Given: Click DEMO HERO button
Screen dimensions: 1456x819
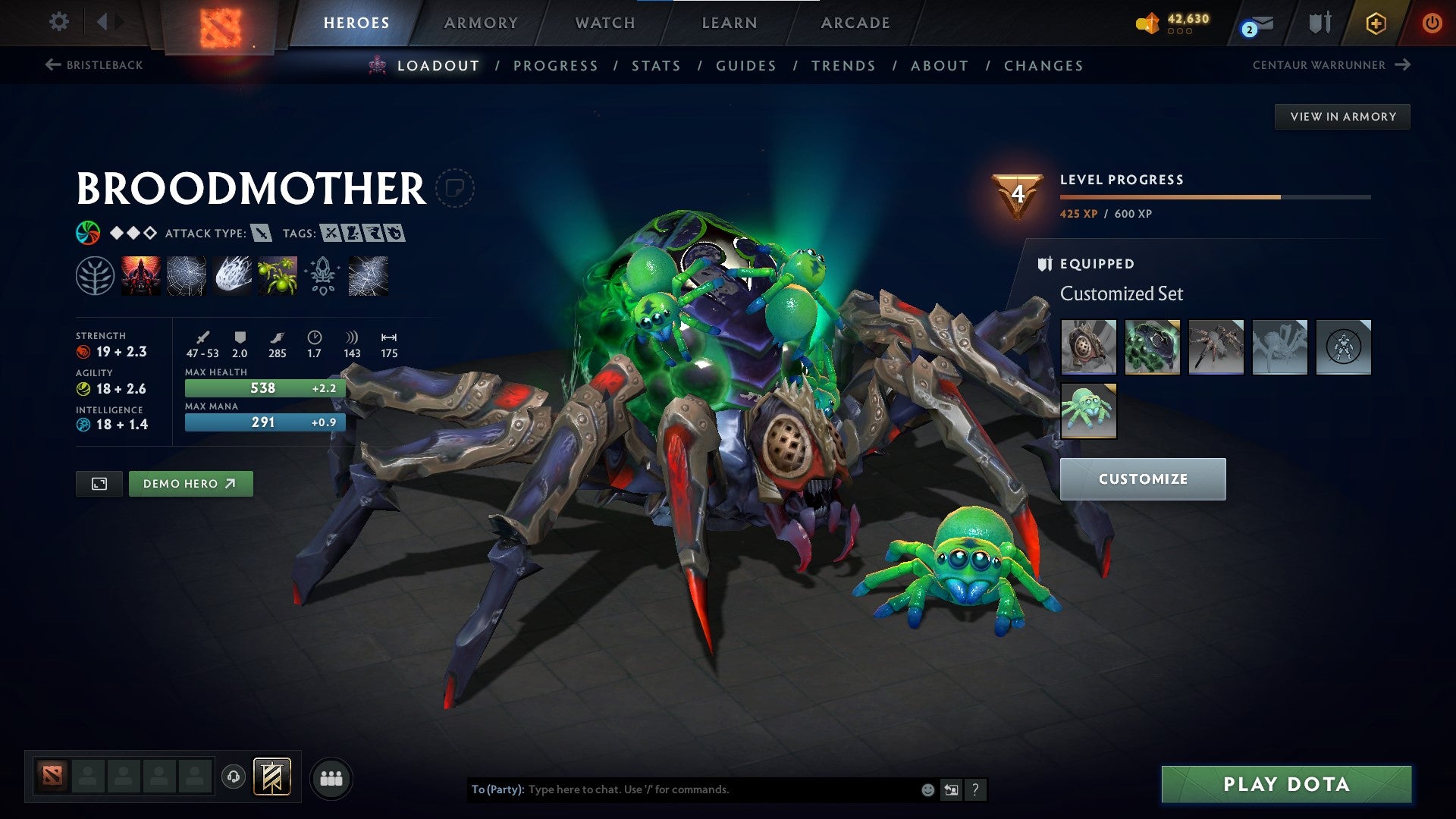Looking at the screenshot, I should [190, 483].
